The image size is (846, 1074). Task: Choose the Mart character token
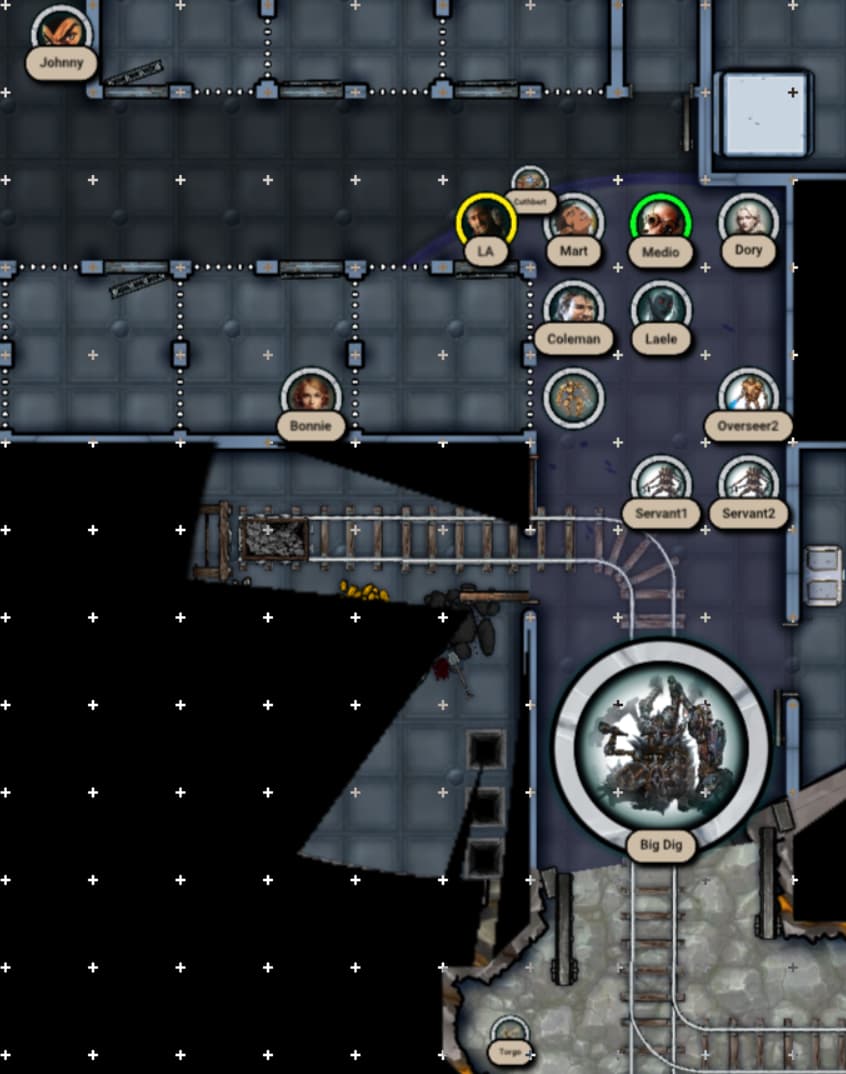tap(574, 222)
